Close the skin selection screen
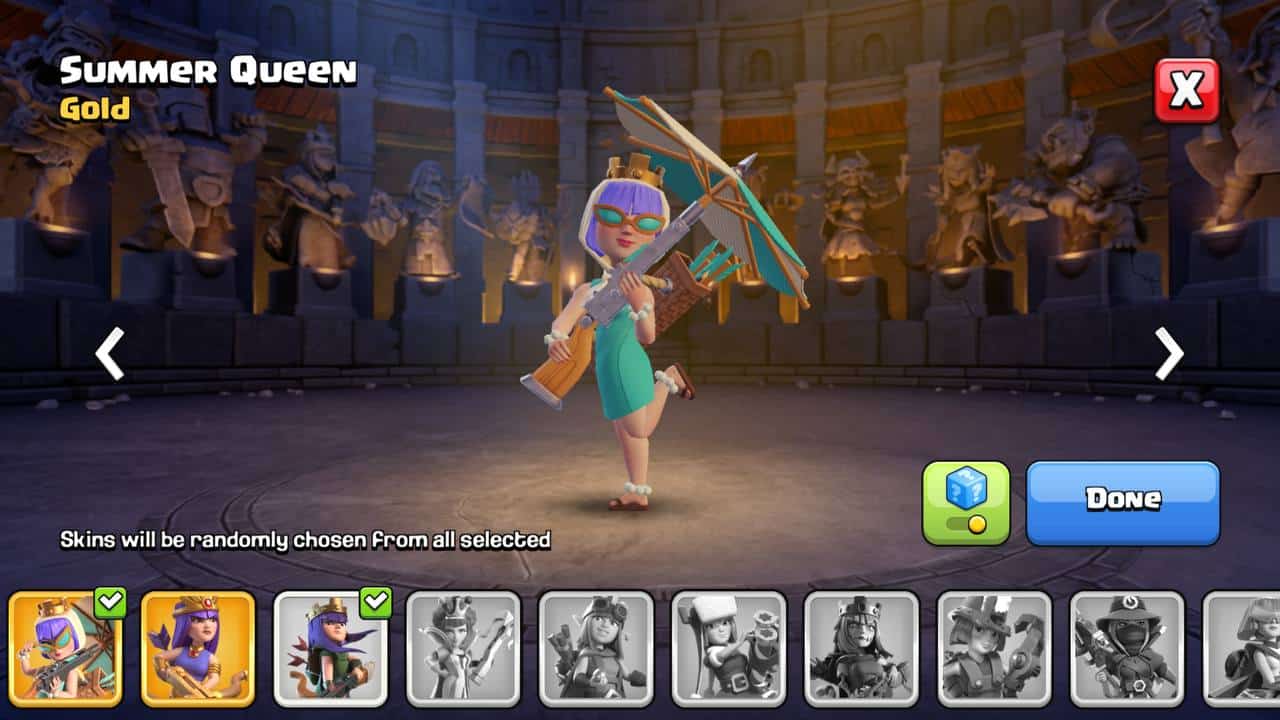 tap(1187, 90)
